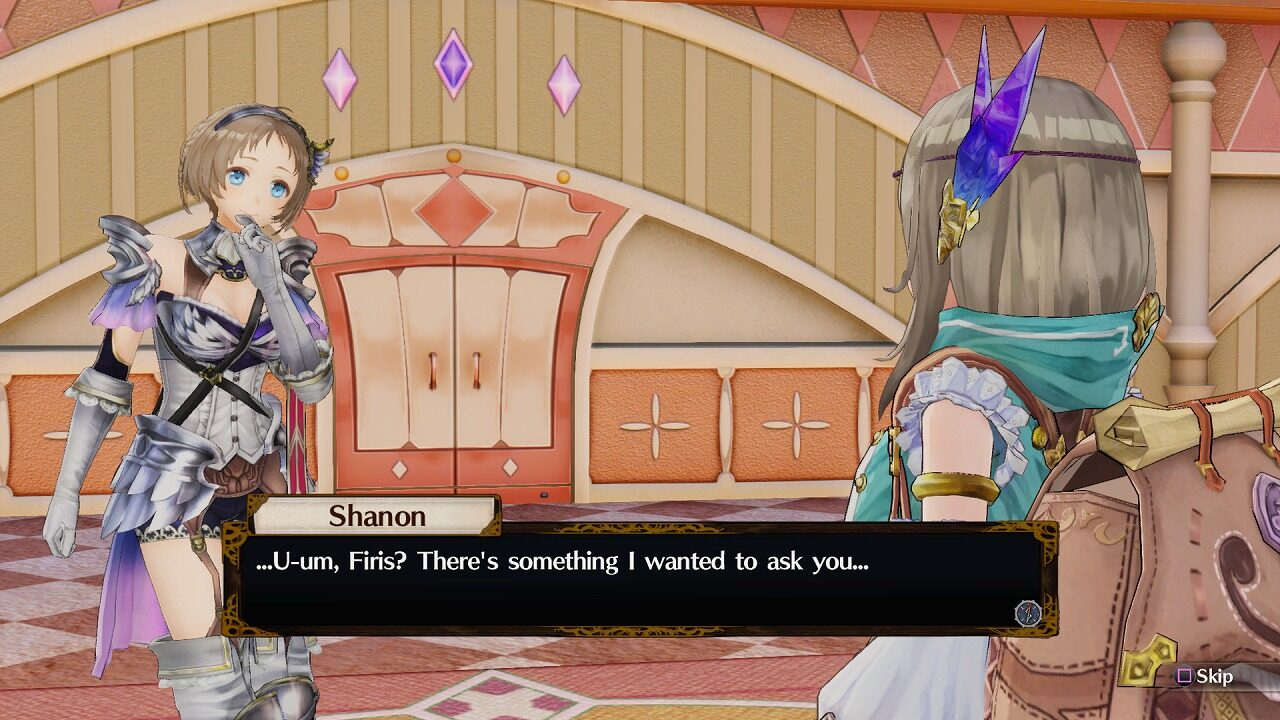Activate the Skip option

[1204, 676]
